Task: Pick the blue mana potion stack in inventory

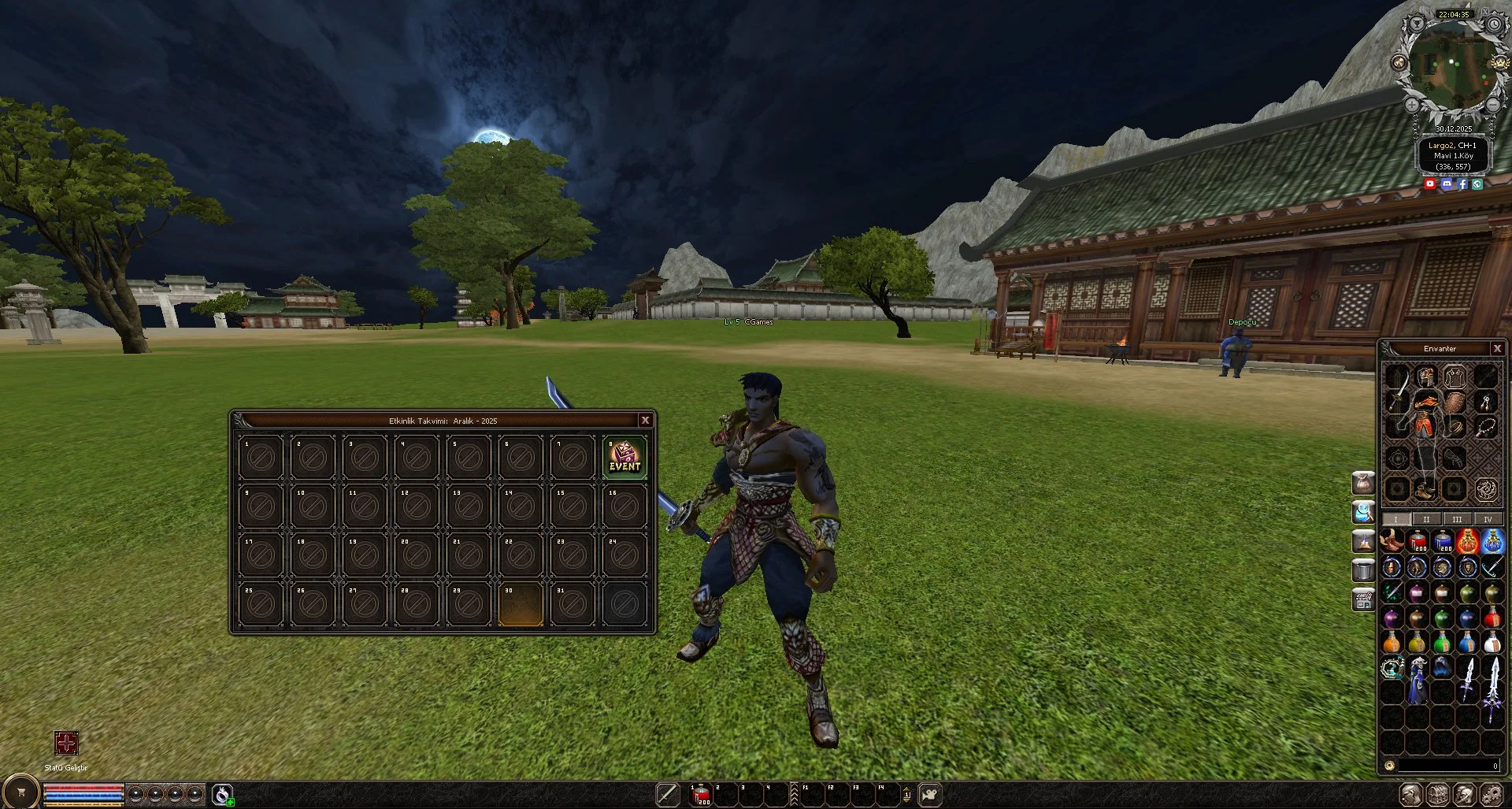Action: click(1443, 542)
